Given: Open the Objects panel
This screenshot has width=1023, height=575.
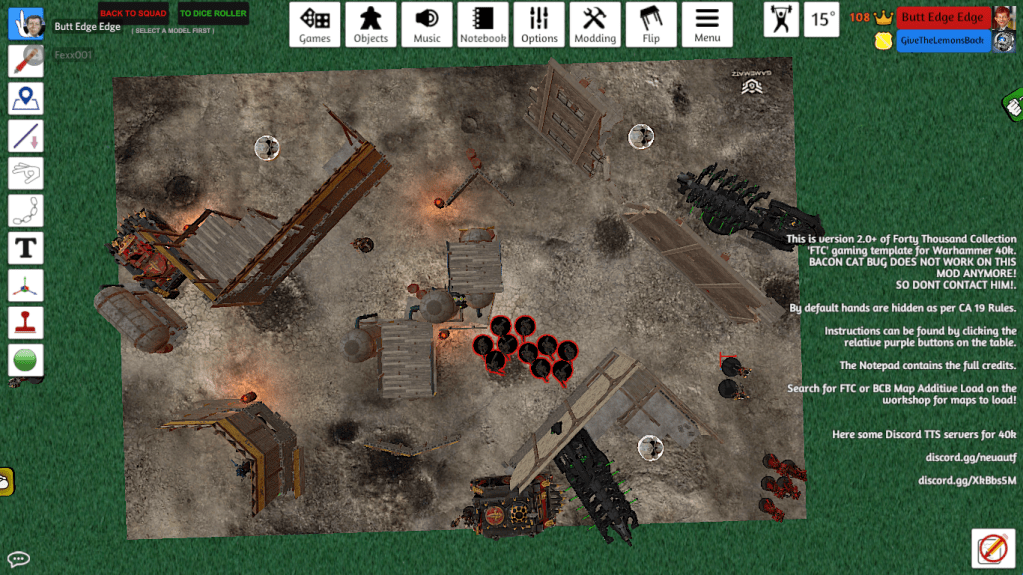Looking at the screenshot, I should 371,24.
